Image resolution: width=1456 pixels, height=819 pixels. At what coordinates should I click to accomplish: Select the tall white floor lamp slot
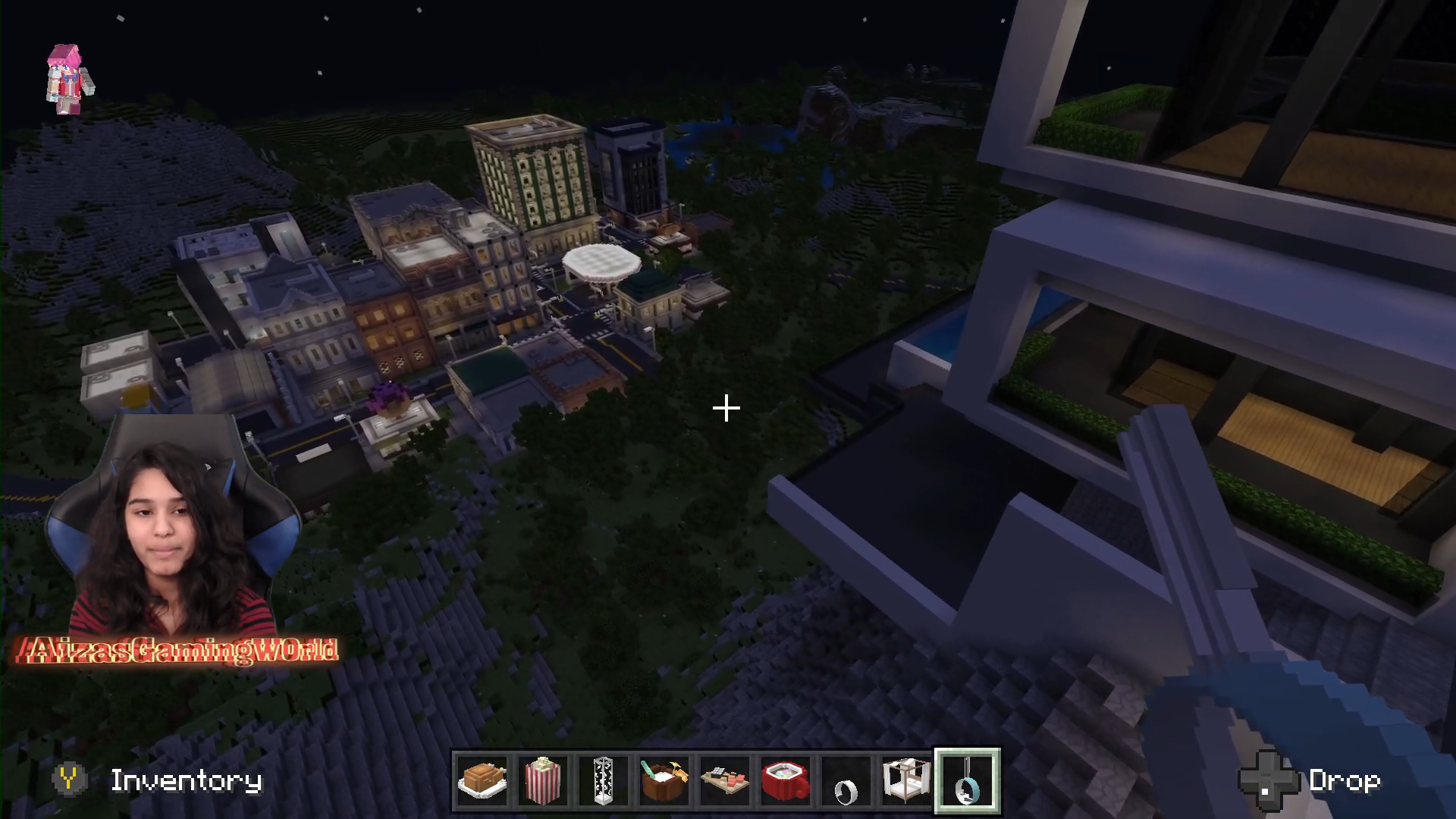pyautogui.click(x=604, y=781)
